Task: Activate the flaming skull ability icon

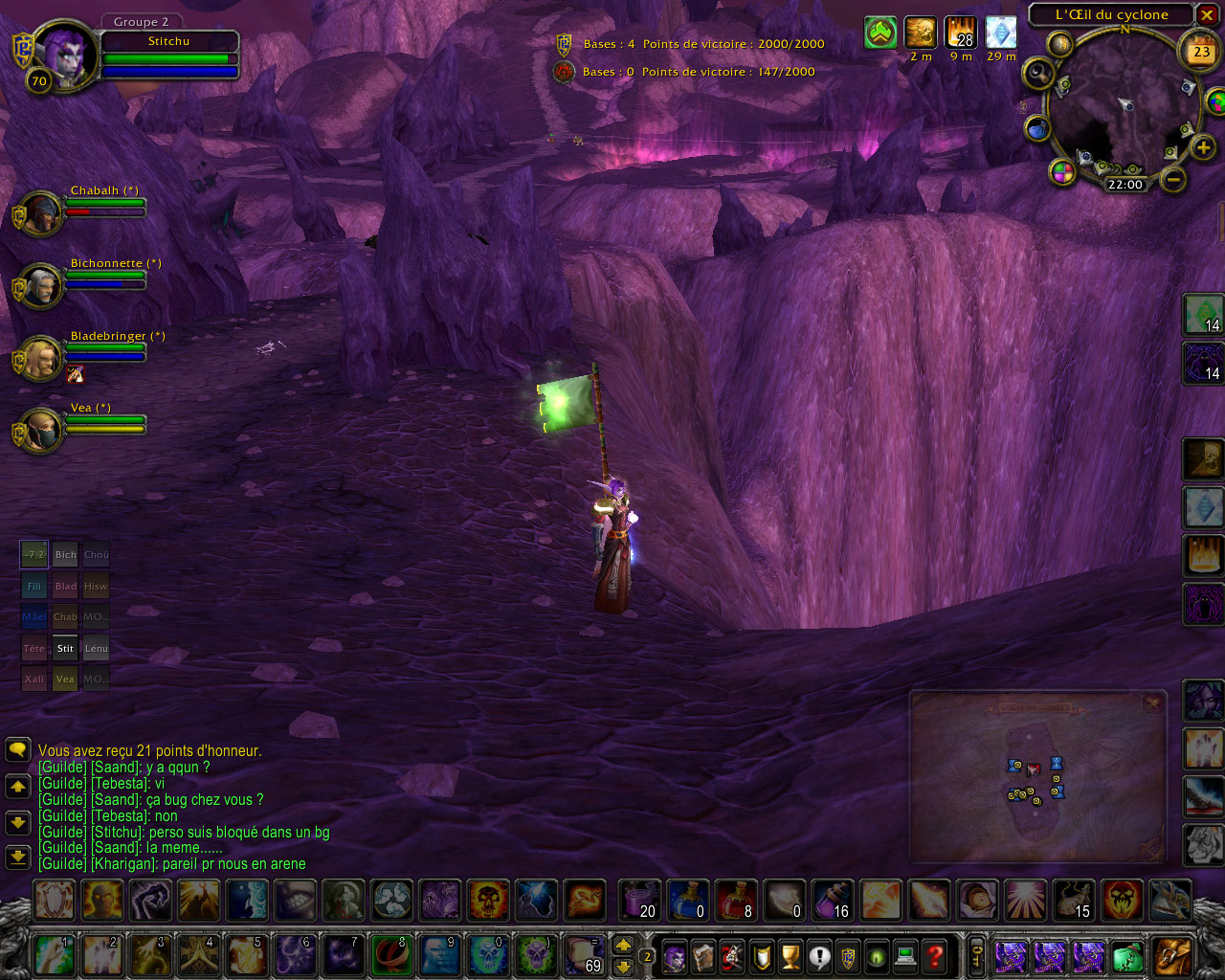Action: pyautogui.click(x=488, y=900)
